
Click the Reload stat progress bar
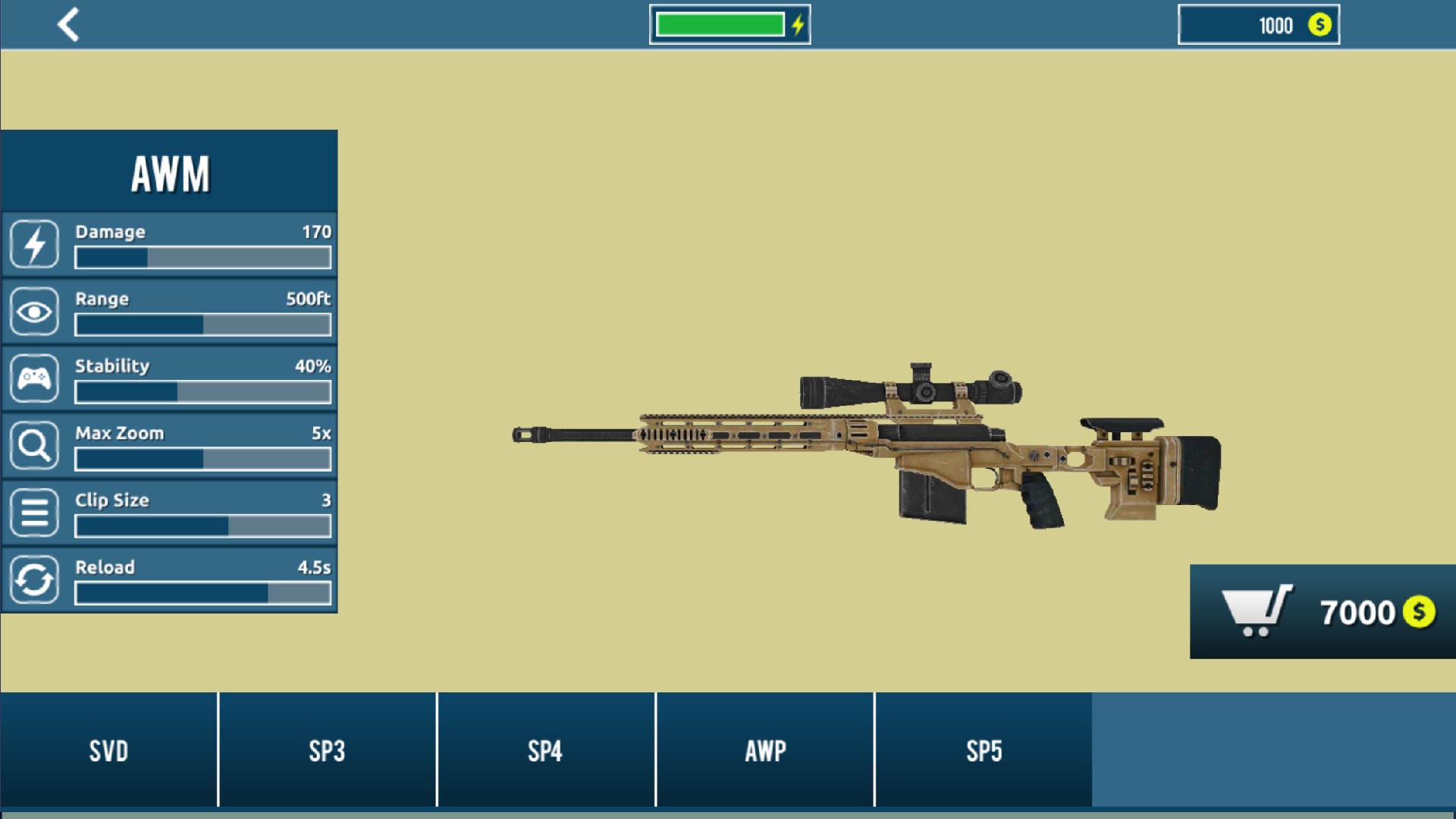[x=202, y=593]
